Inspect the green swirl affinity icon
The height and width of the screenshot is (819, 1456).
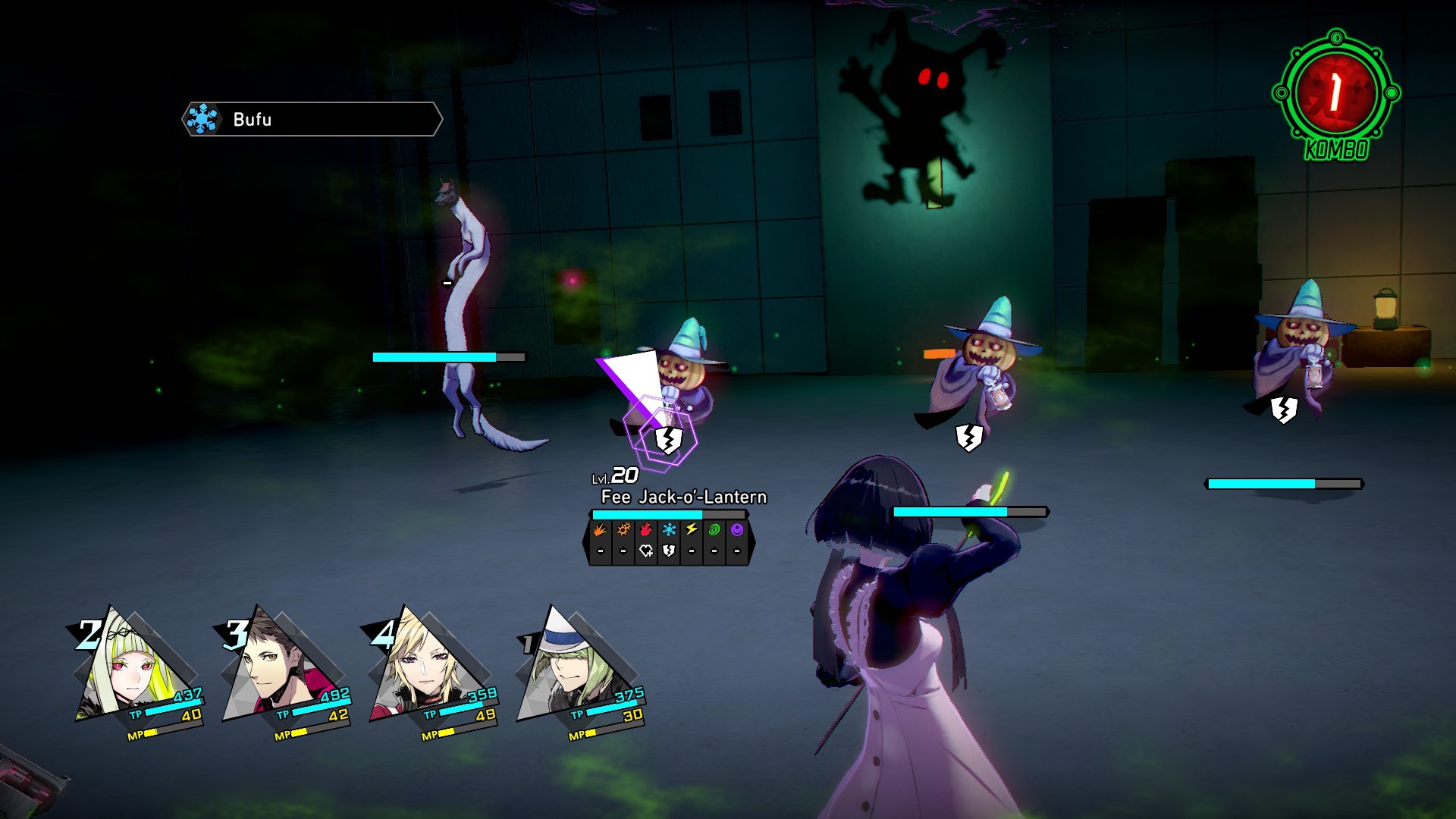tap(714, 530)
